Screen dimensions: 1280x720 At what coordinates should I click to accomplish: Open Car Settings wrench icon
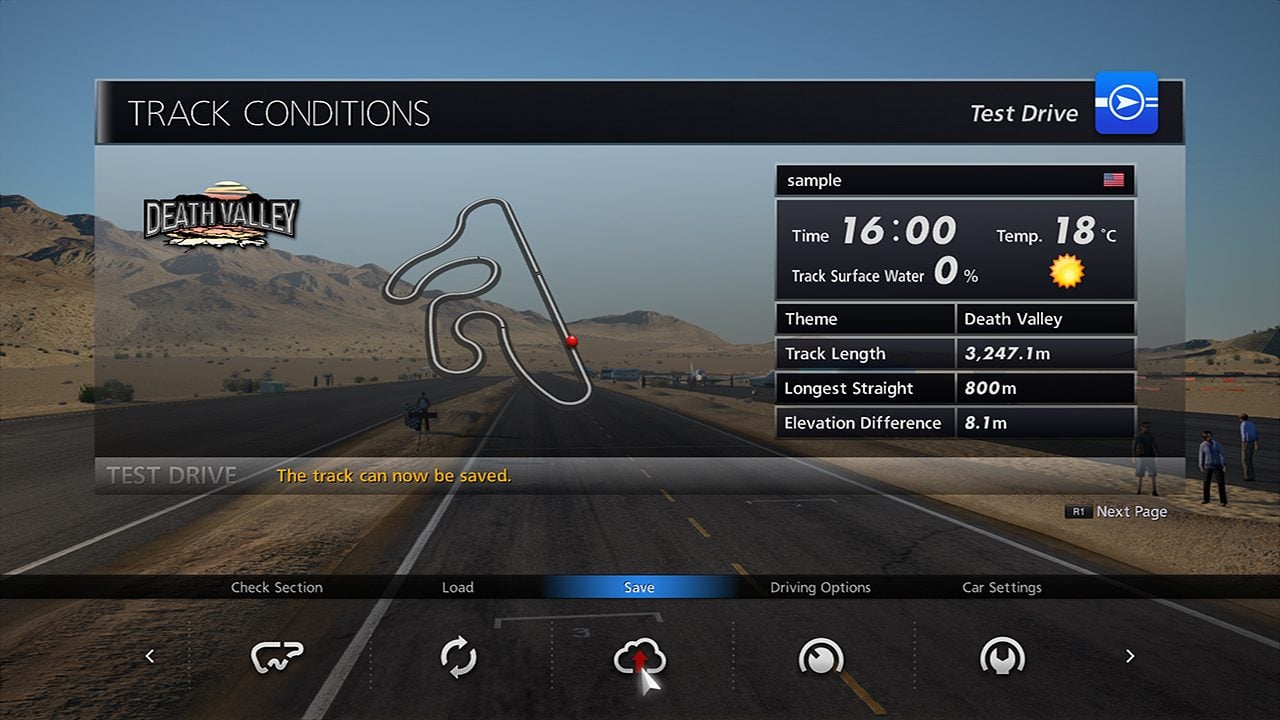point(1002,657)
